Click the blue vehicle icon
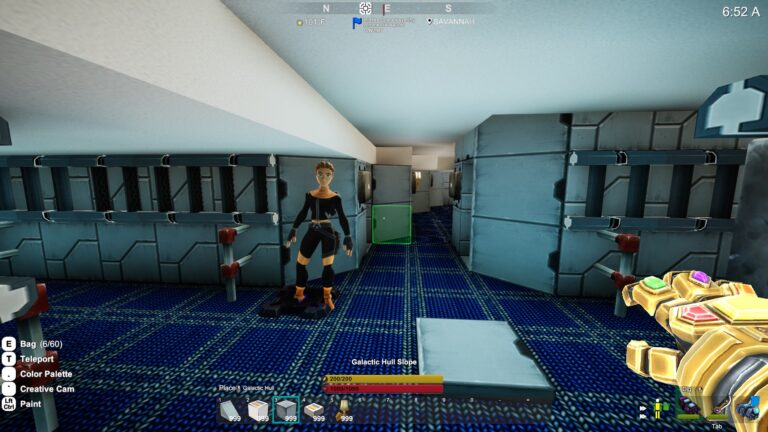This screenshot has height=432, width=768. pos(750,407)
